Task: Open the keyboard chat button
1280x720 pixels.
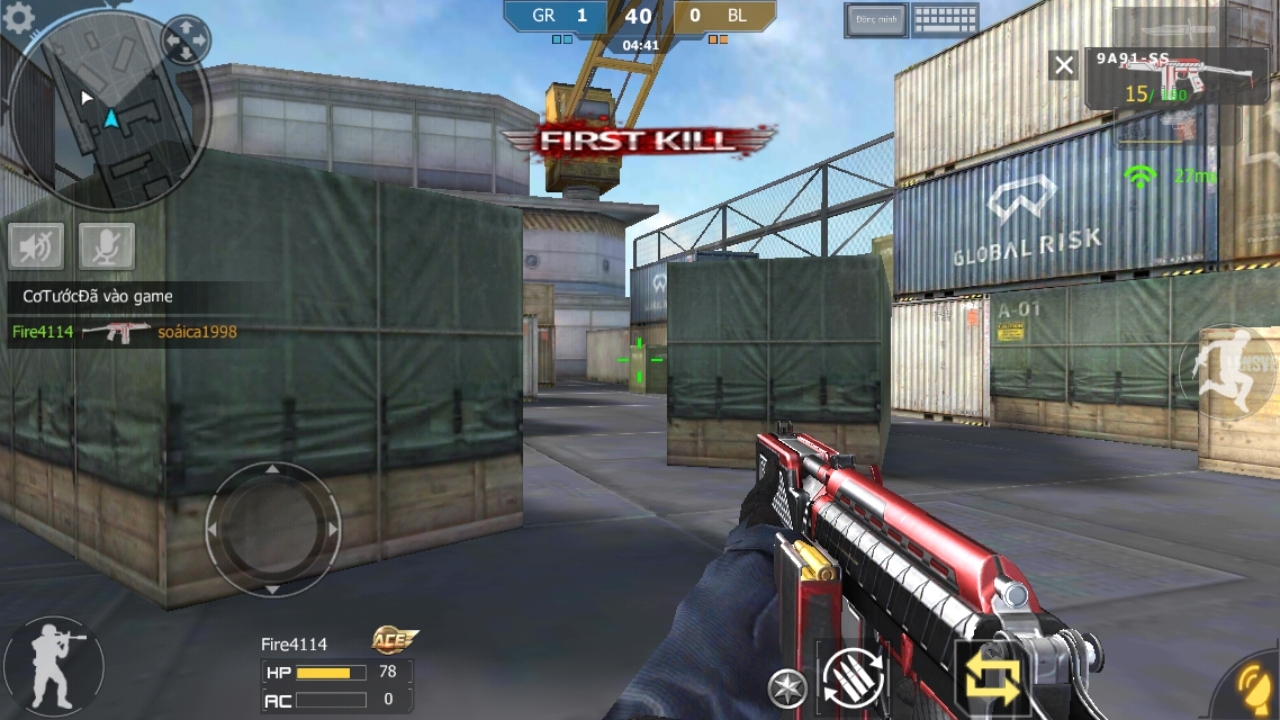Action: pyautogui.click(x=945, y=20)
